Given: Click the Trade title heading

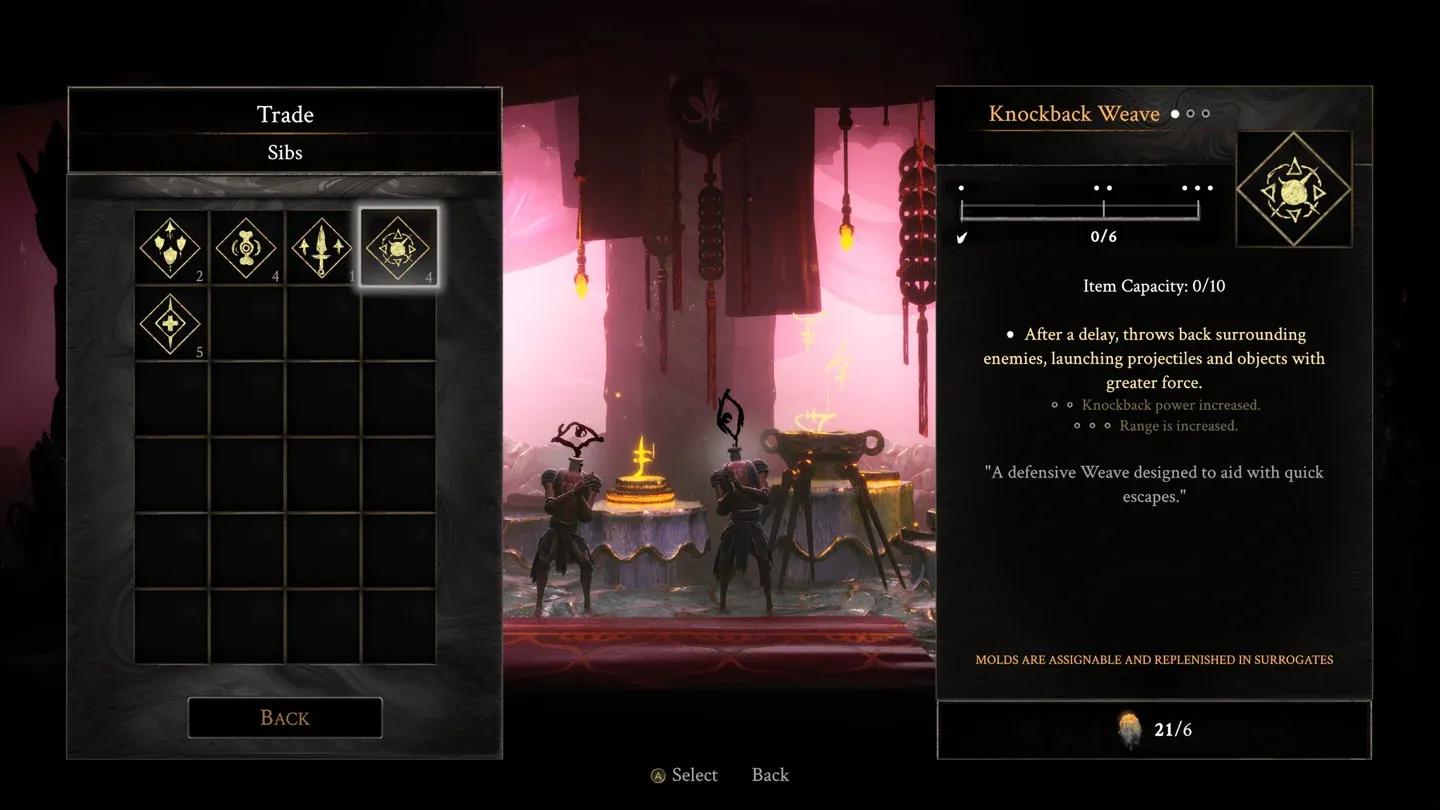Looking at the screenshot, I should coord(284,114).
